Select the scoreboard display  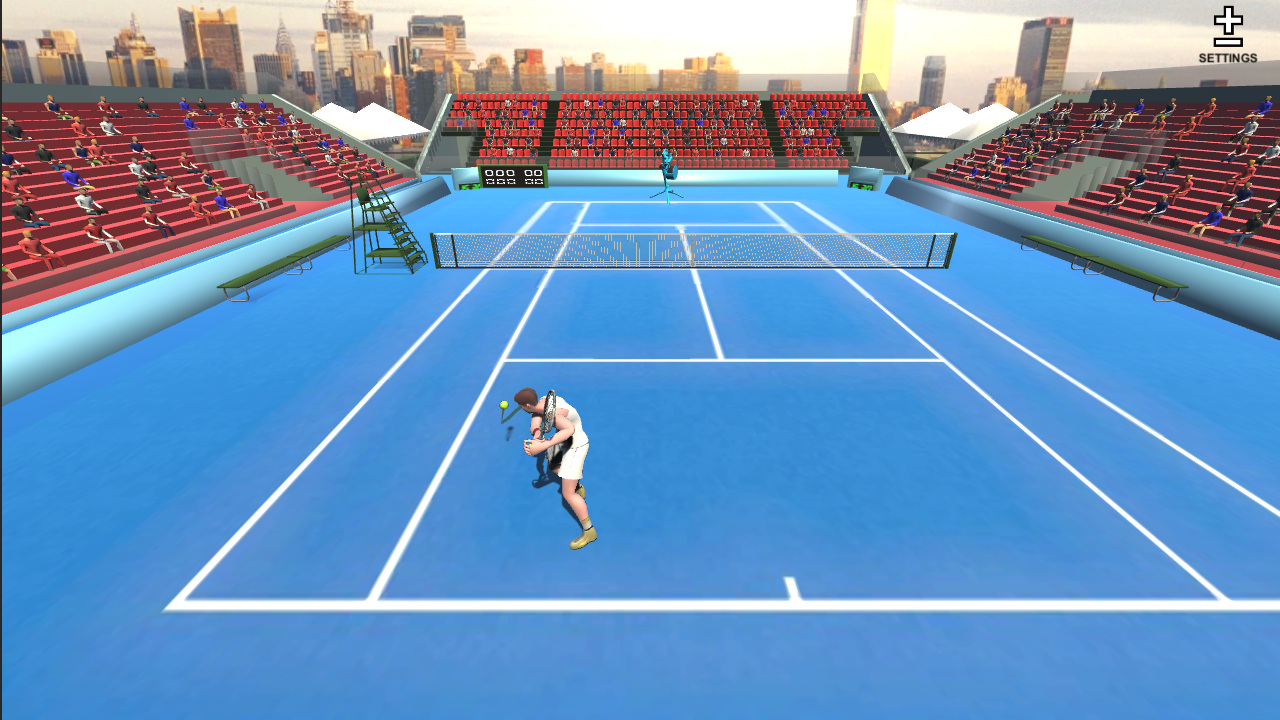click(515, 178)
